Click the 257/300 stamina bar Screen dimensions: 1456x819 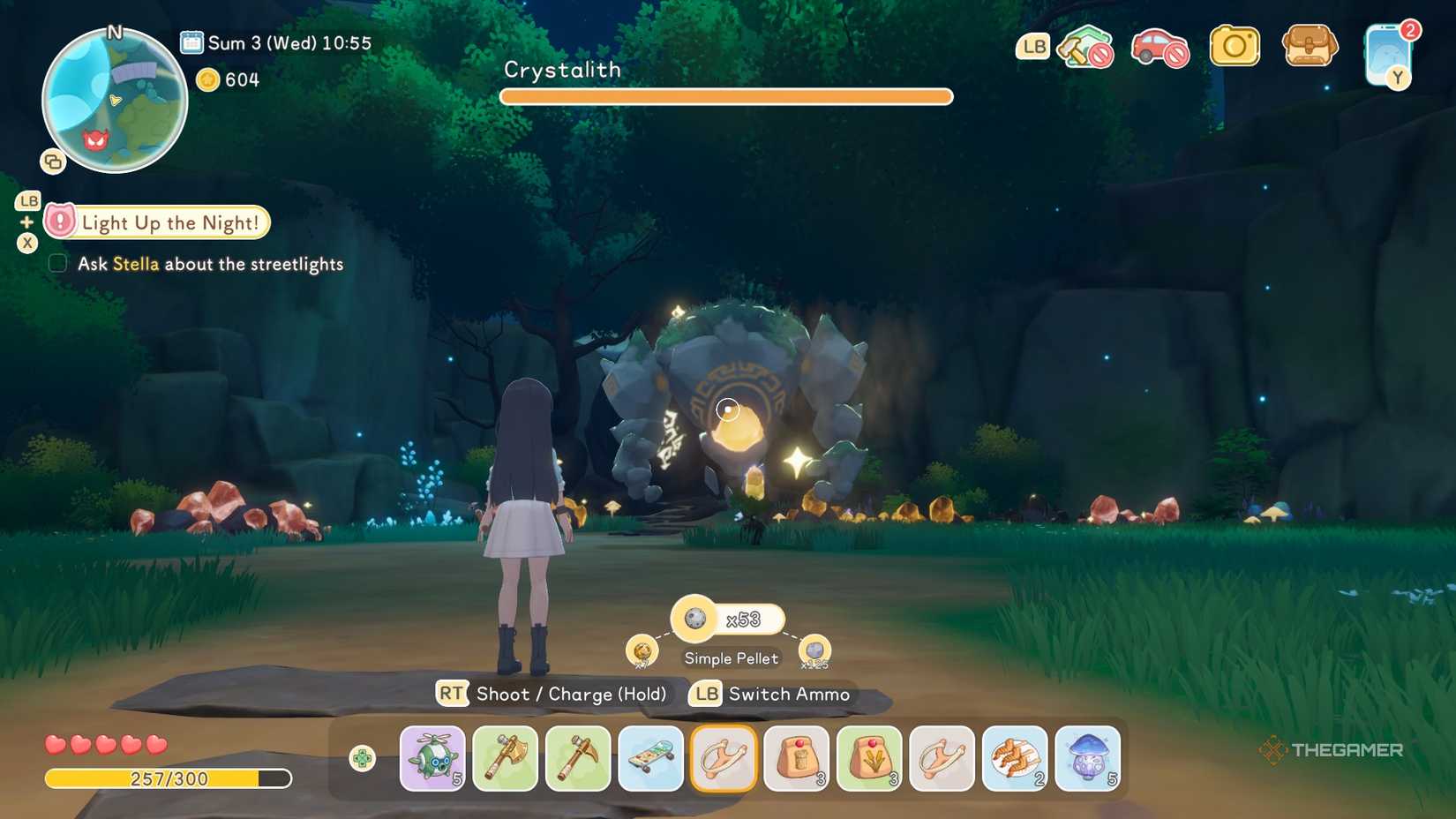(x=169, y=779)
